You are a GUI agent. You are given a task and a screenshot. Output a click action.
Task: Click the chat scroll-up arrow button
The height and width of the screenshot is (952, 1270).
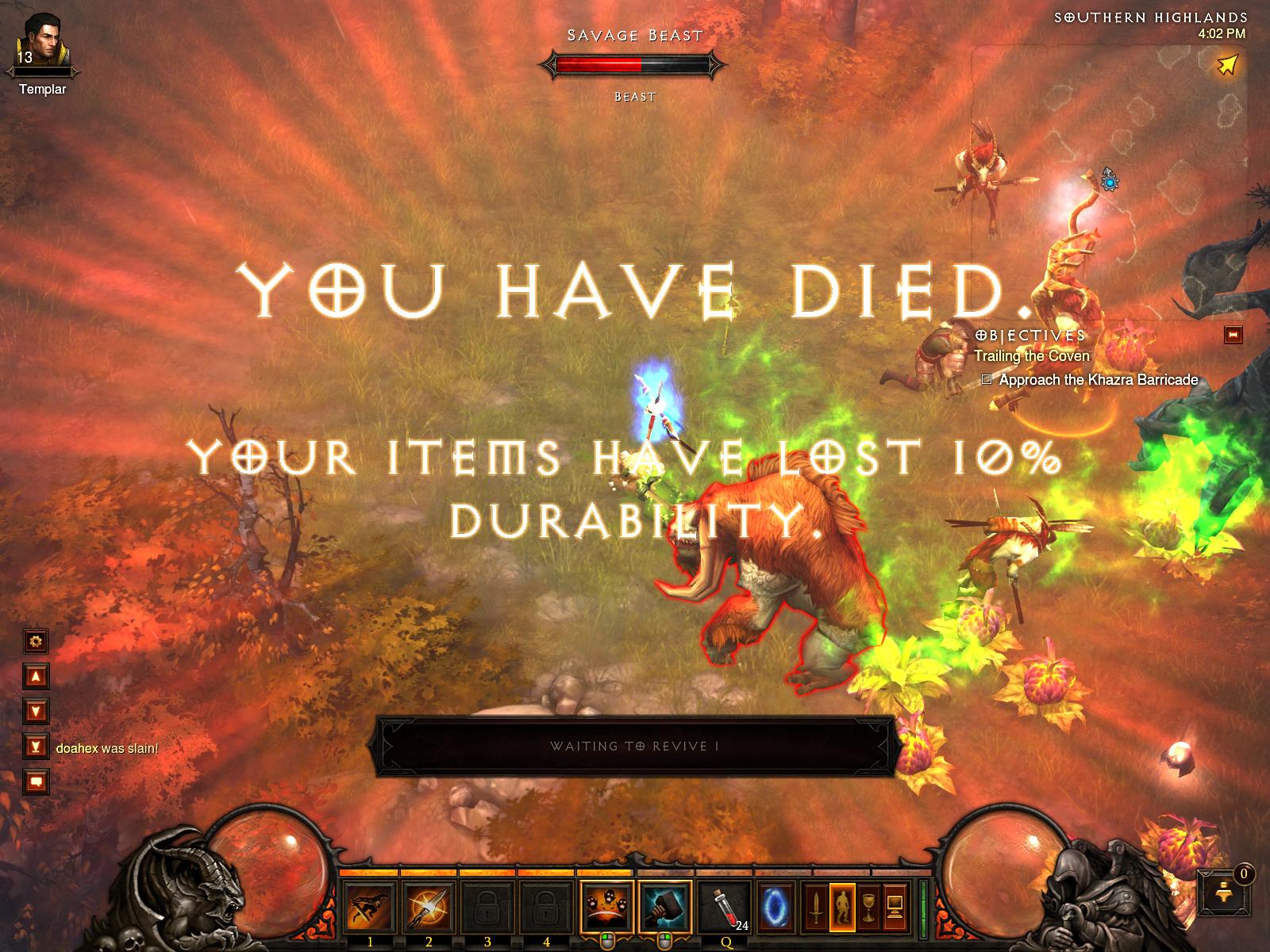pyautogui.click(x=37, y=676)
